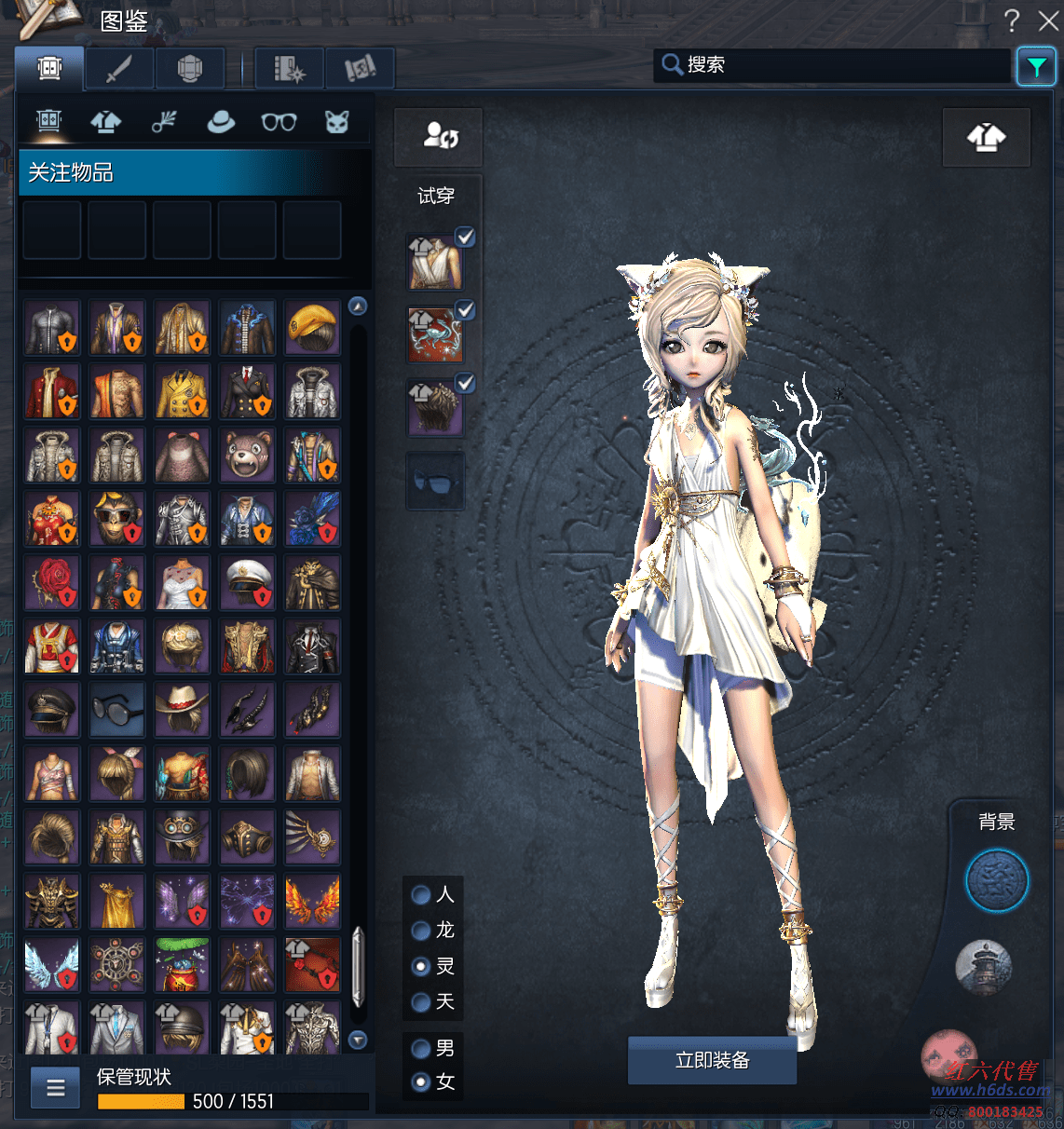1064x1129 pixels.
Task: Select the red rose accessory item
Action: [x=52, y=582]
